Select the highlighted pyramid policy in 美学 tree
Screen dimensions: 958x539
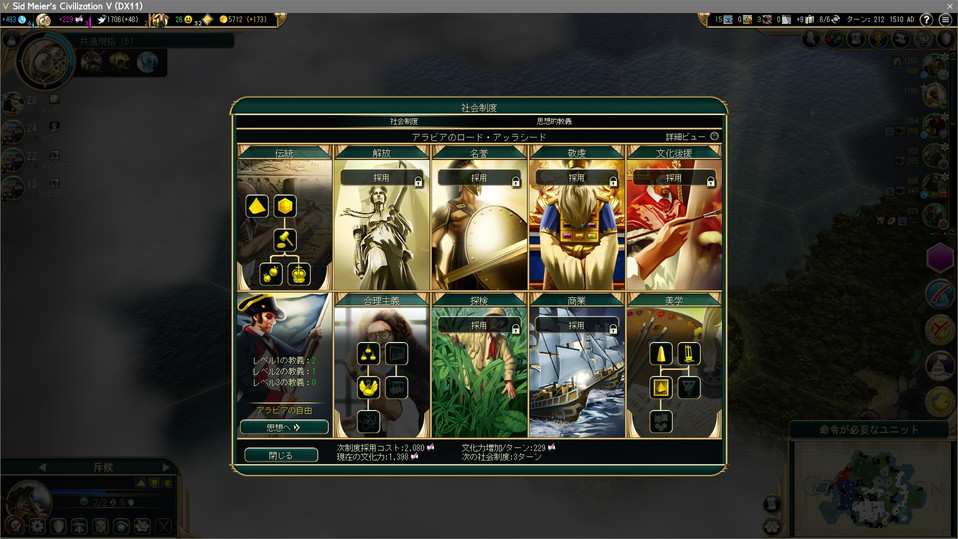(x=661, y=387)
